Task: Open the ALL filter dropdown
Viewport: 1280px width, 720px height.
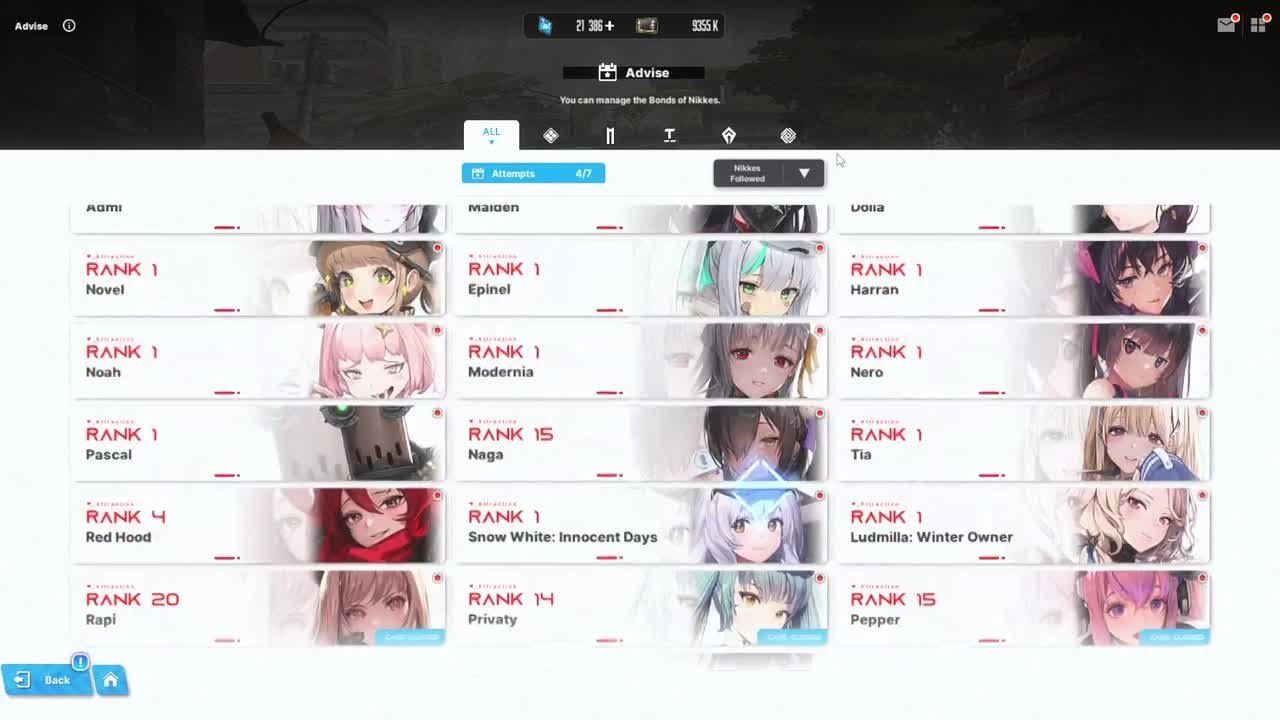Action: (491, 131)
